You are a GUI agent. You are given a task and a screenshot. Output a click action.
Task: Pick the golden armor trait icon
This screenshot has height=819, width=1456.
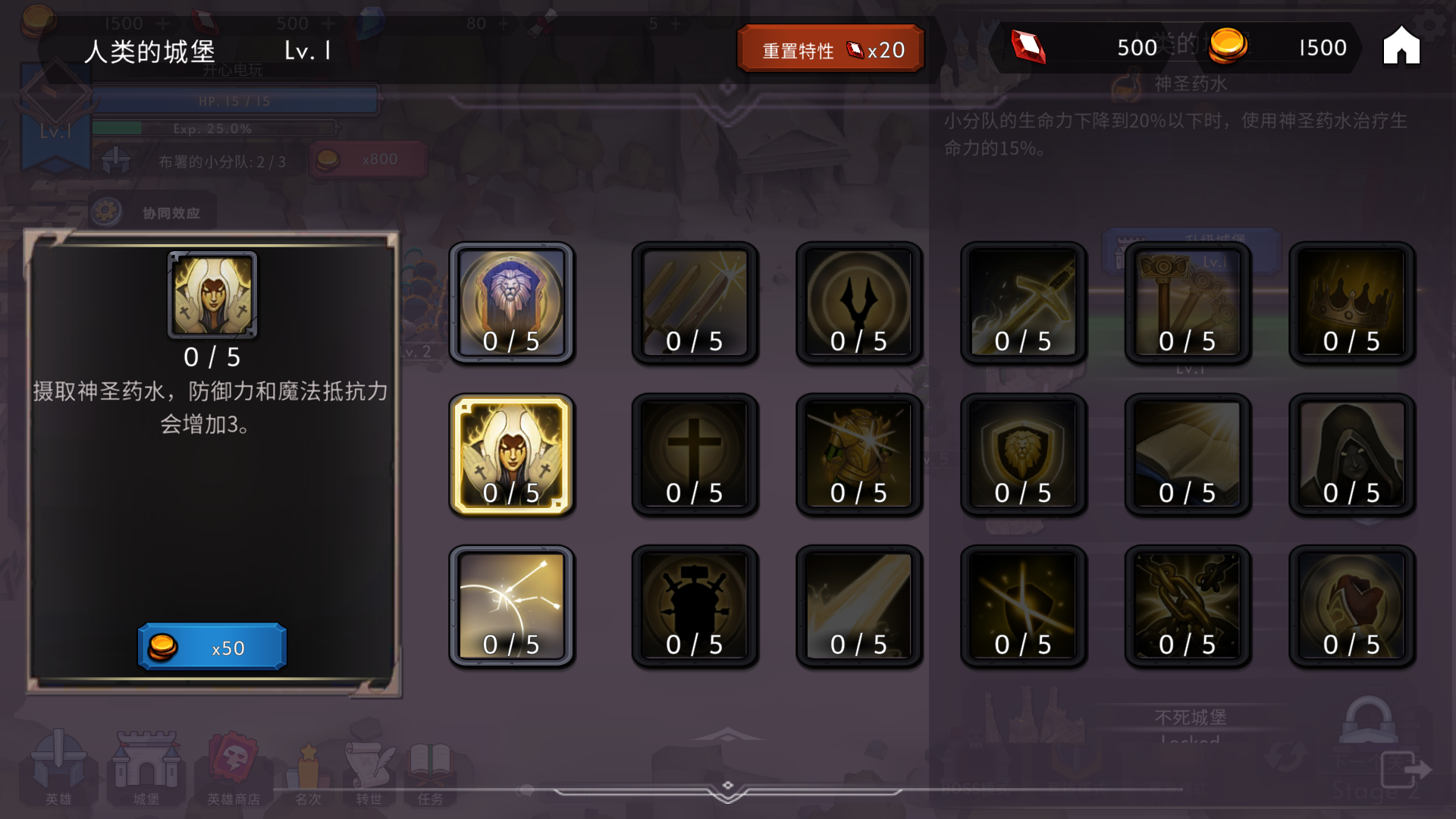(859, 453)
